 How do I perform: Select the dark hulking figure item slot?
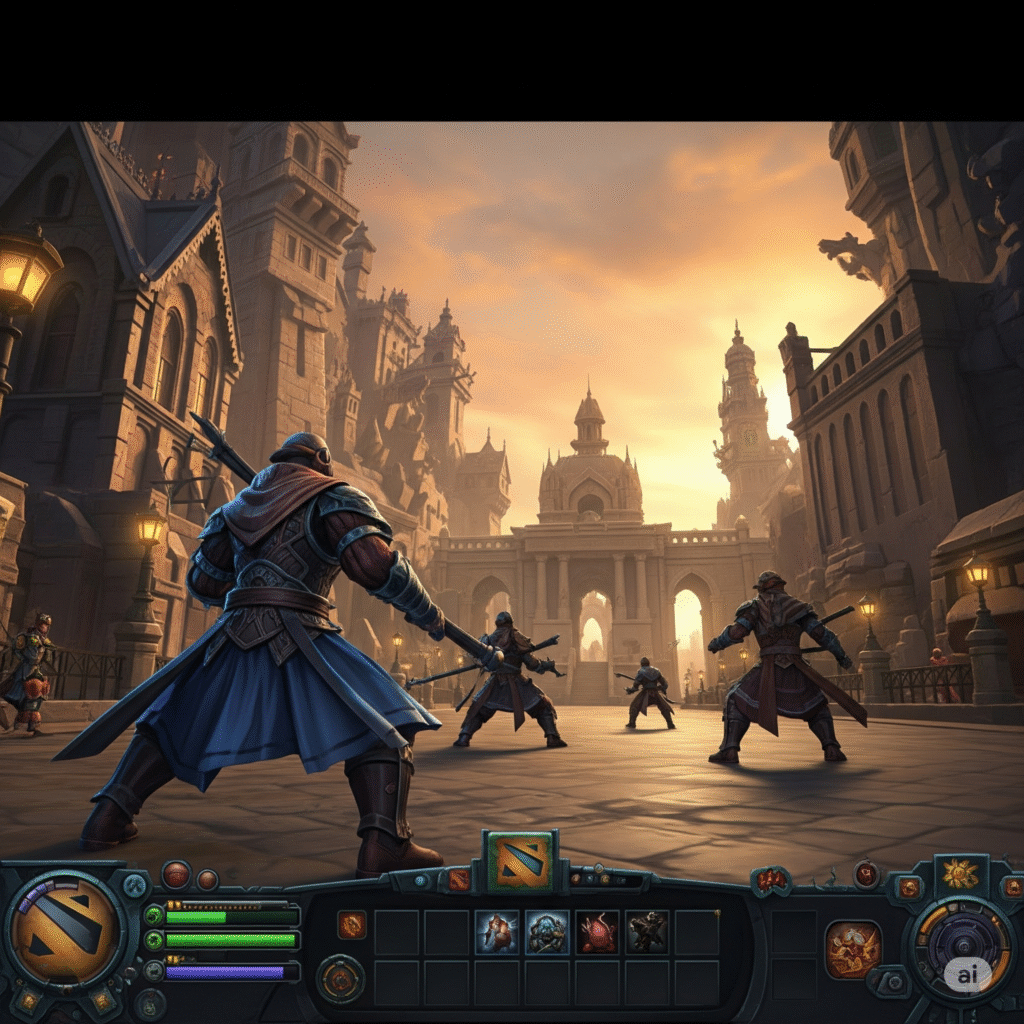click(648, 932)
